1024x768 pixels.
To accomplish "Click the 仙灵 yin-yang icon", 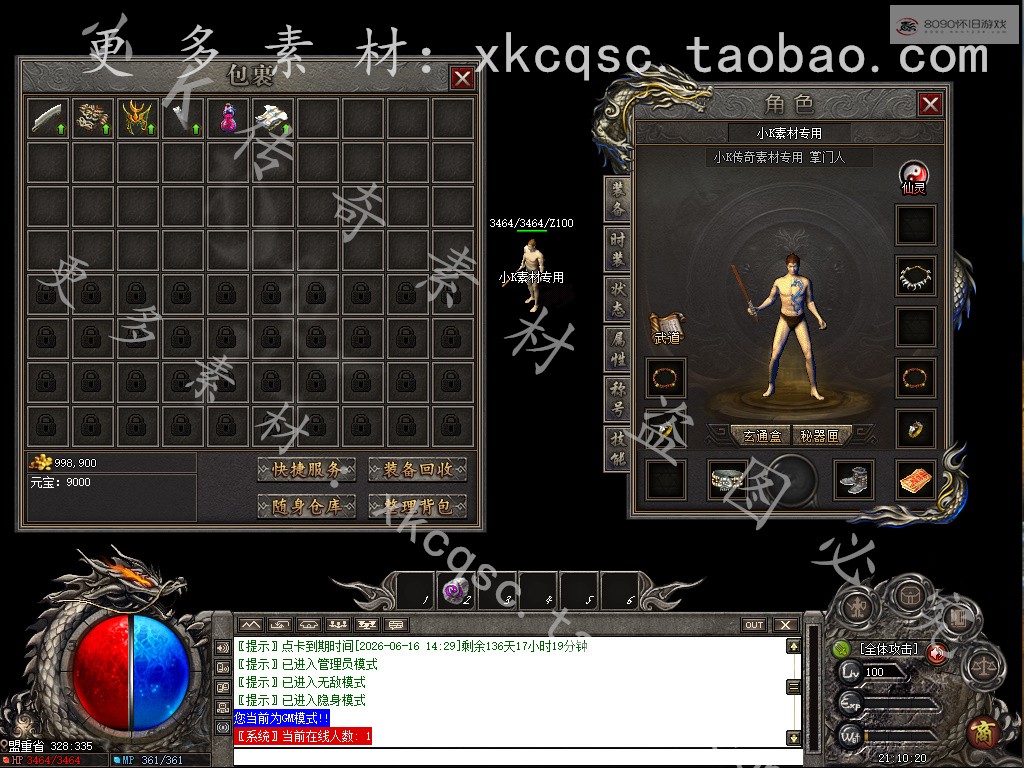I will (x=914, y=176).
